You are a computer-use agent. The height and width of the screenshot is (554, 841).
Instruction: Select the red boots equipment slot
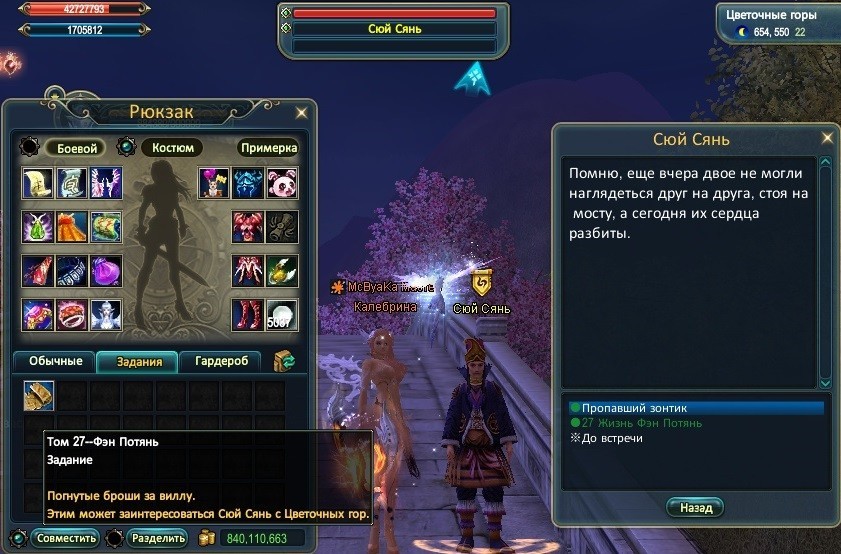pyautogui.click(x=246, y=314)
